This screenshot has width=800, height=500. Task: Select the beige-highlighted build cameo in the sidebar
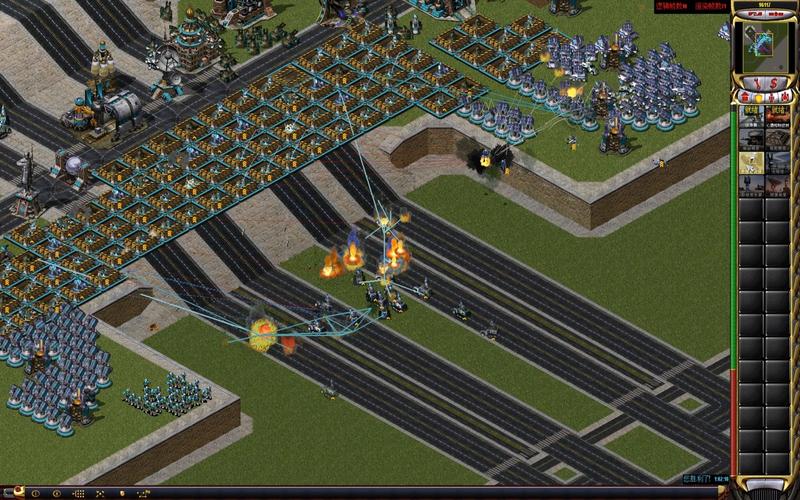(x=751, y=162)
